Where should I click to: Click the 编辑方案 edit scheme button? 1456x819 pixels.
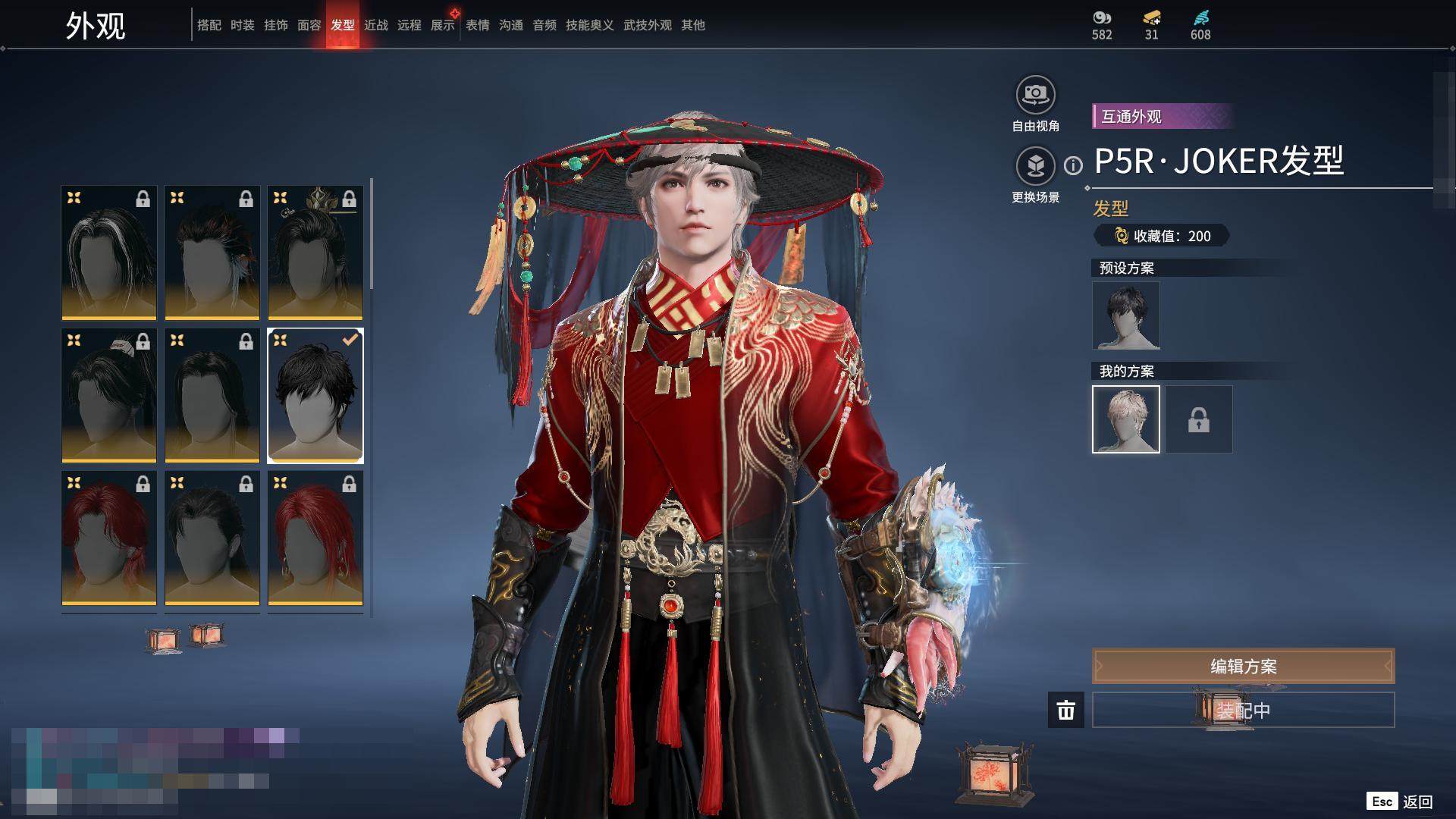coord(1243,666)
